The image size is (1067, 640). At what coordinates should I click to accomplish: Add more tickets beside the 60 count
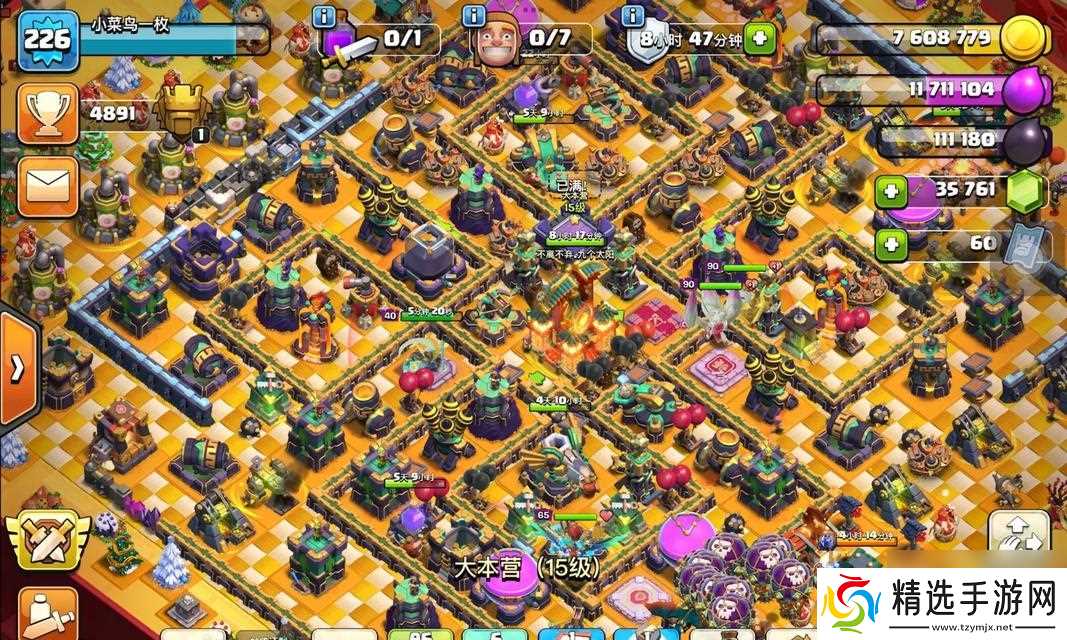pyautogui.click(x=892, y=243)
